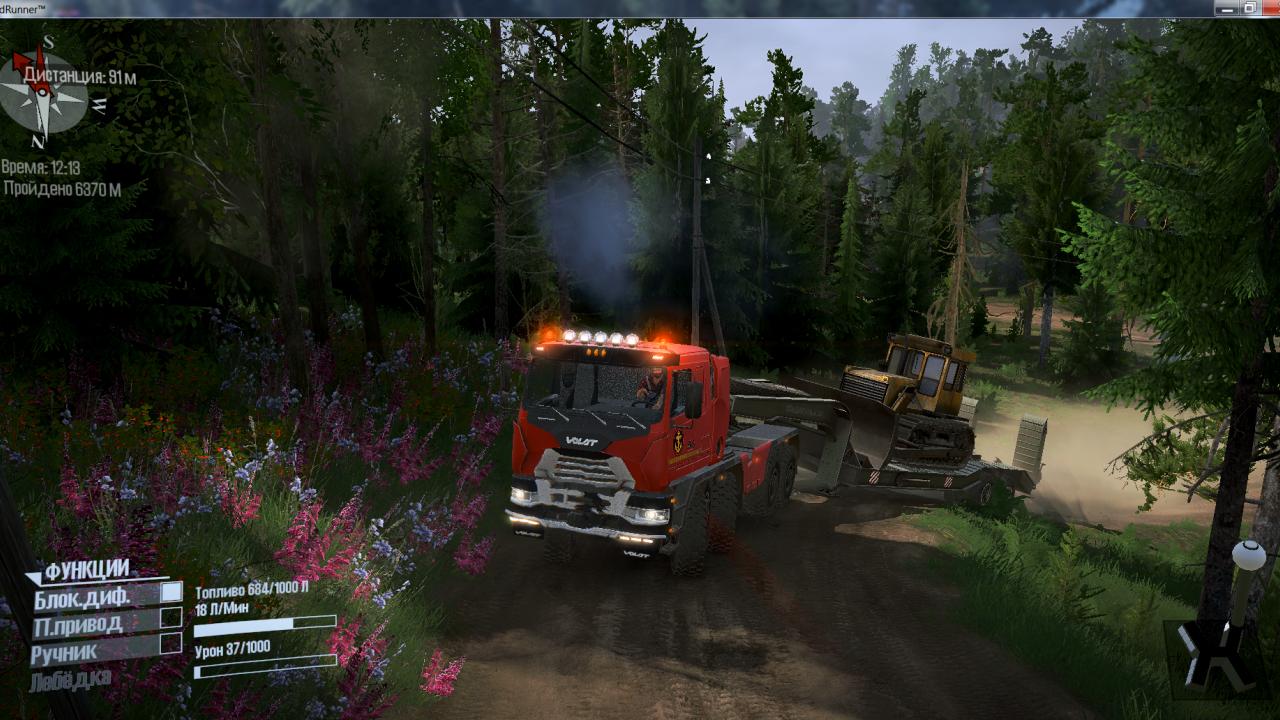Toggle the Ручник handbrake checkbox

click(x=172, y=644)
